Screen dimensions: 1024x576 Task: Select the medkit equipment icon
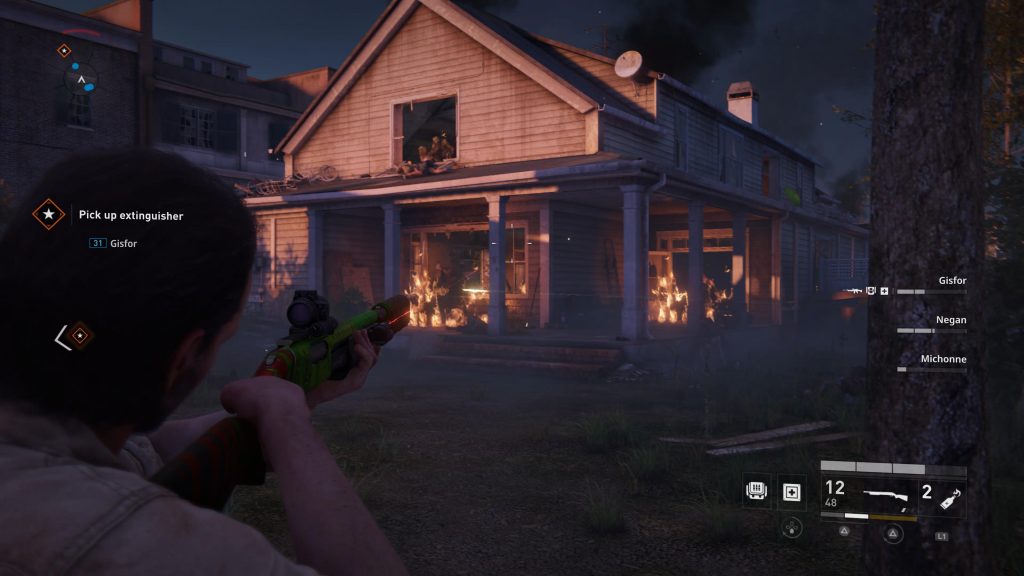[793, 491]
